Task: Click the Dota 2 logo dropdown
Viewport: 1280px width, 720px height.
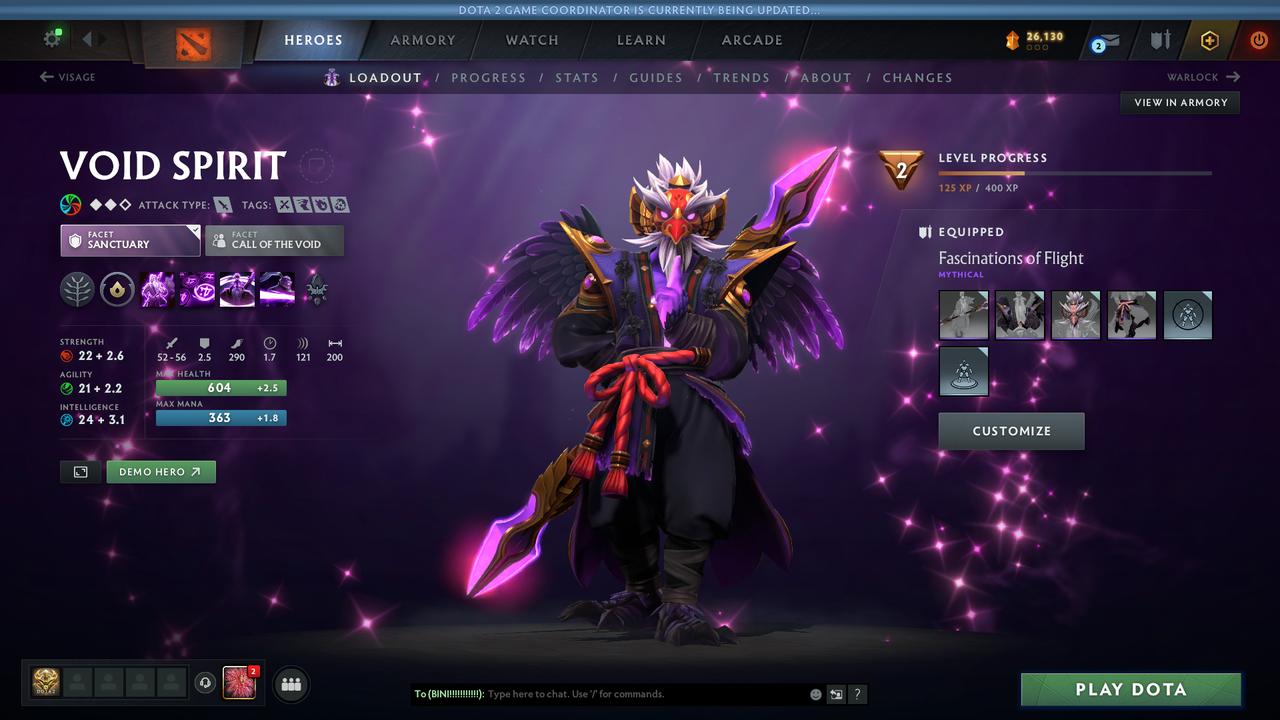Action: [193, 43]
